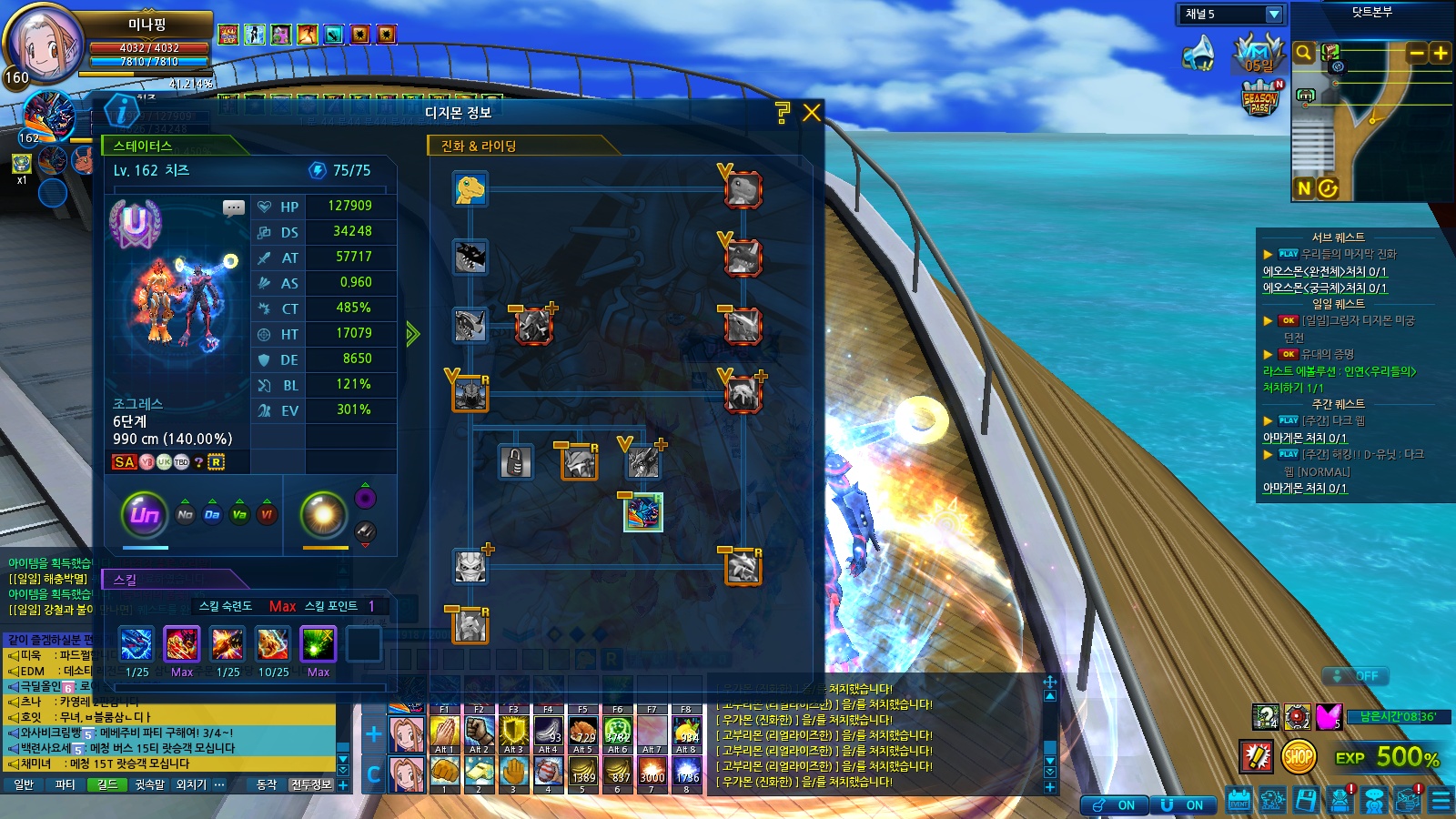Click the speech bubble on Digimon portrait
1456x819 pixels.
234,207
